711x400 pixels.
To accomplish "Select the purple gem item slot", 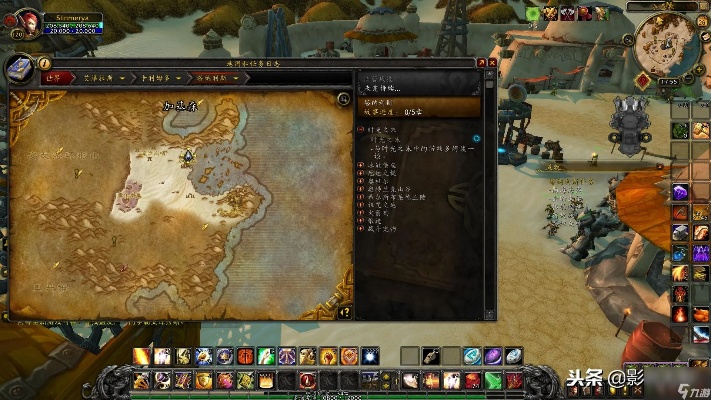I will click(x=492, y=356).
